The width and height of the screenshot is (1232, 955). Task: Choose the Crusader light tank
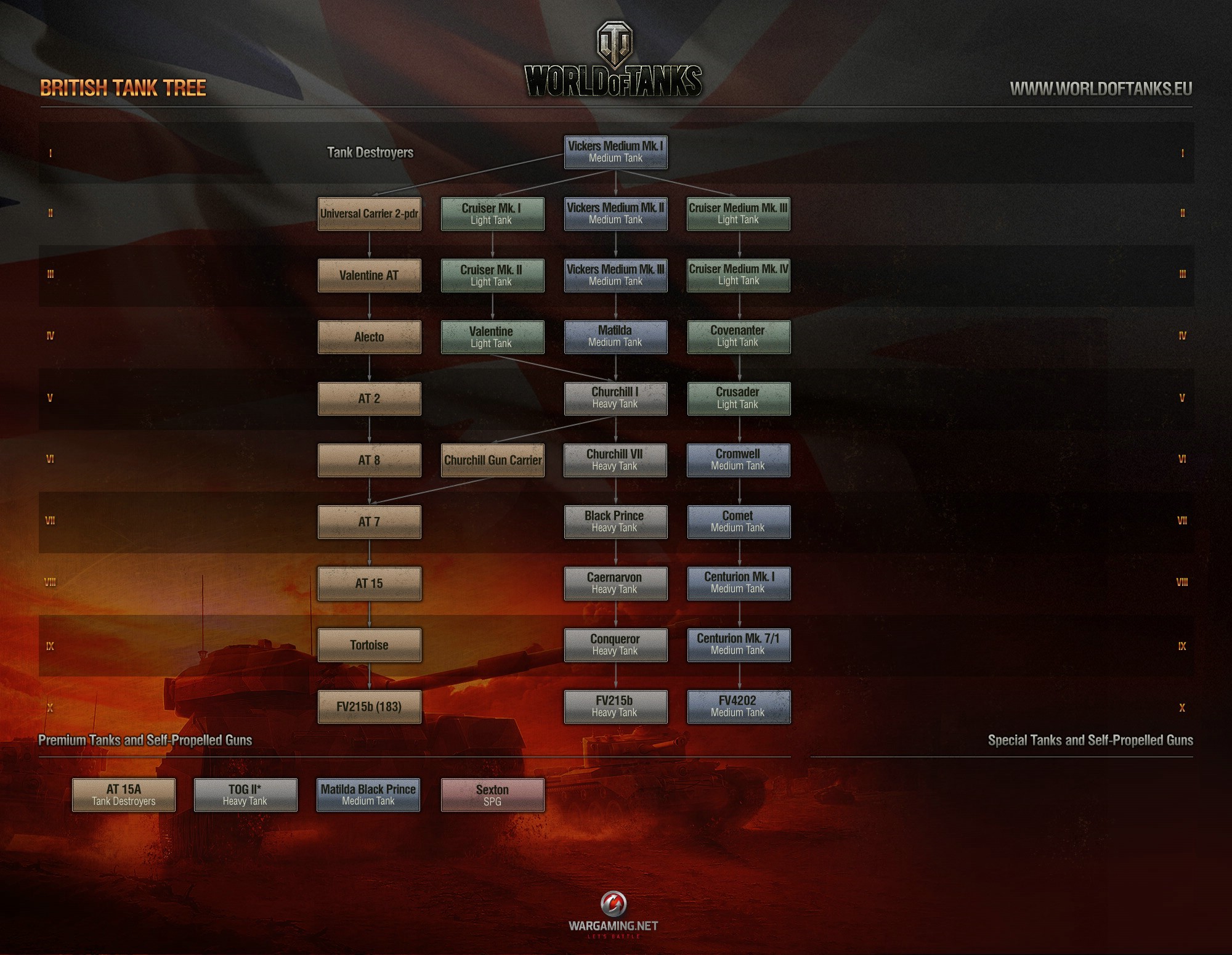tap(739, 398)
